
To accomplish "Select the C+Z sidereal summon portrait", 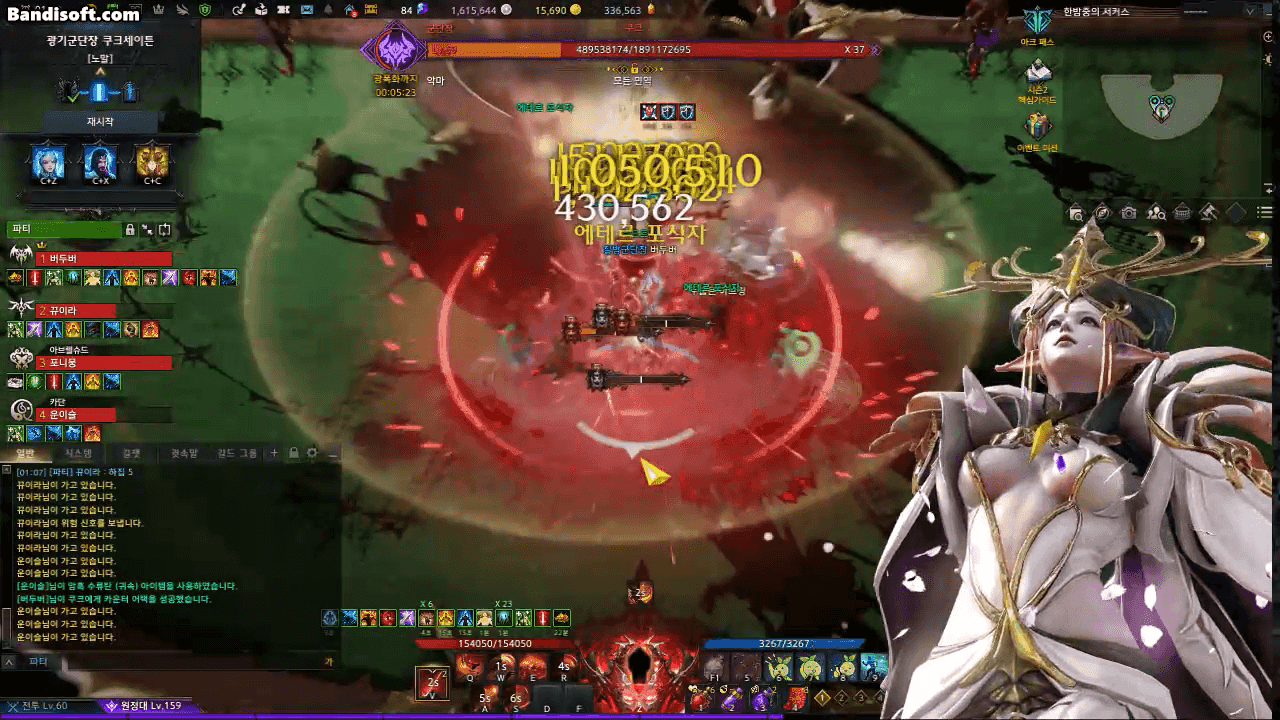I will coord(48,161).
